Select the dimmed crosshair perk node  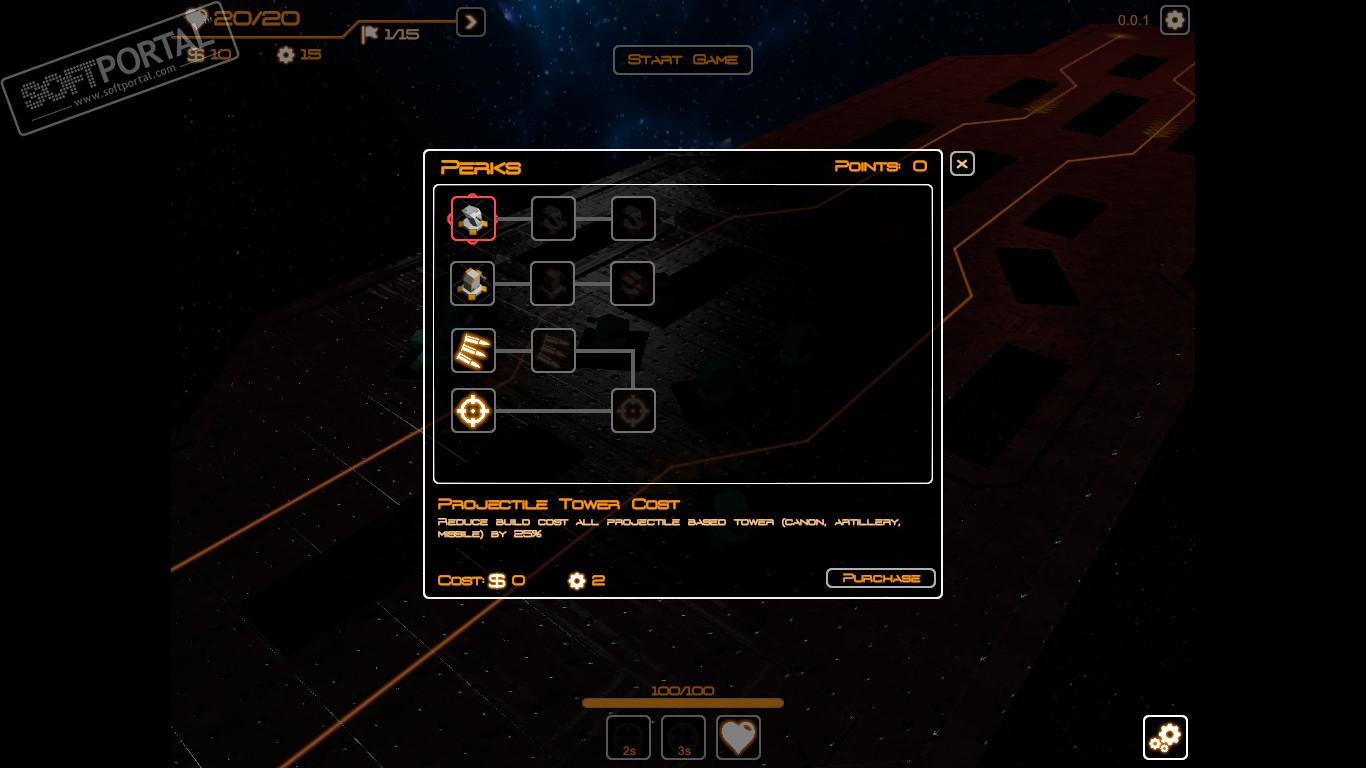click(633, 410)
